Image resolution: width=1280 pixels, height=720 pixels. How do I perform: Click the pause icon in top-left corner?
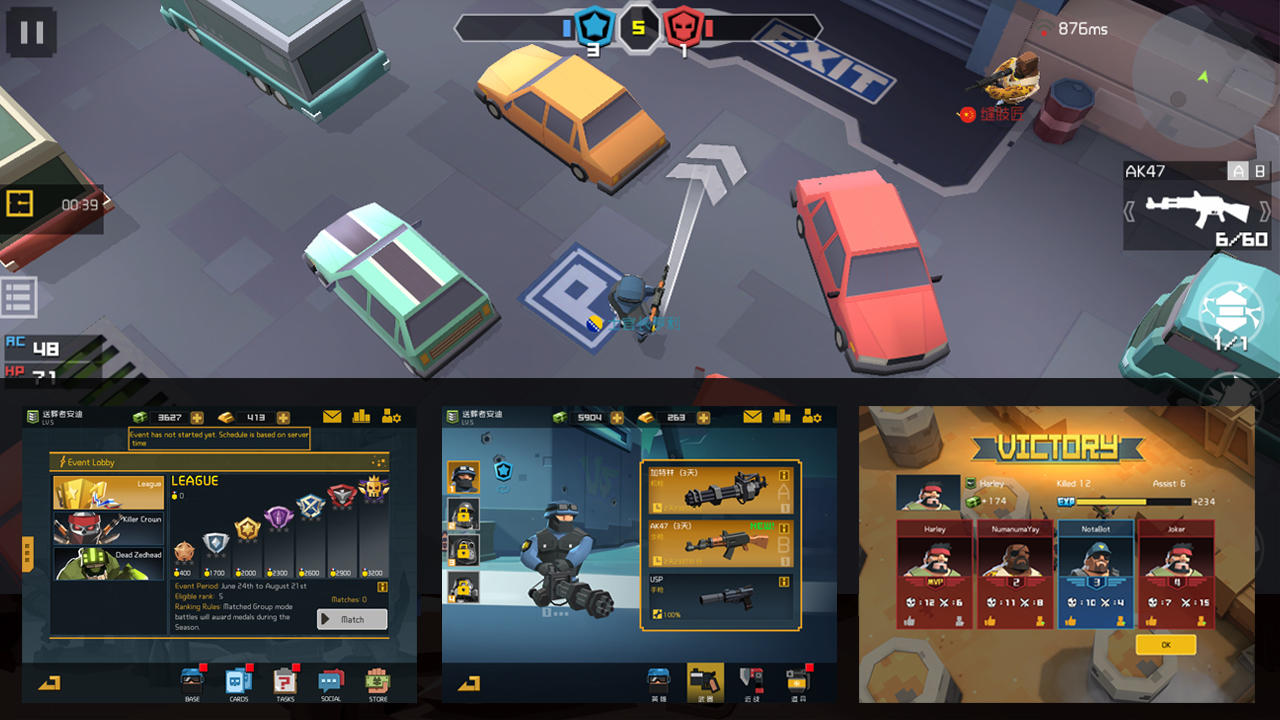(31, 31)
